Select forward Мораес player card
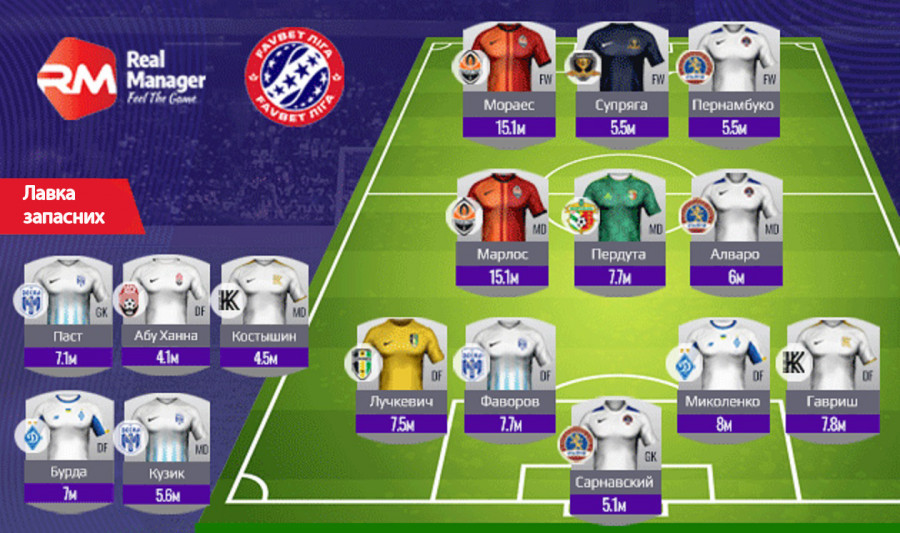 click(x=505, y=78)
